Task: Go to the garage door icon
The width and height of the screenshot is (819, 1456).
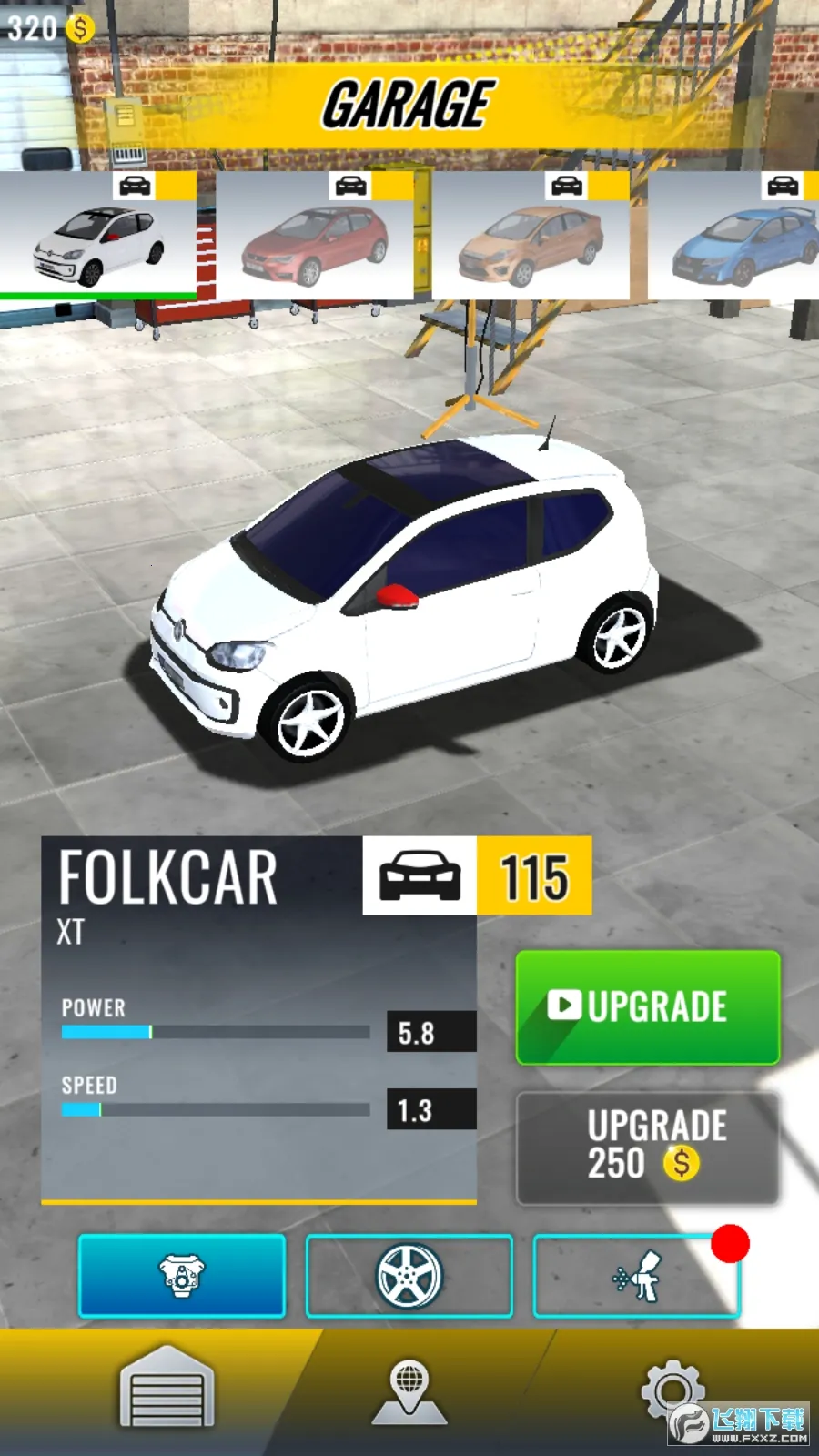Action: coord(167,1388)
